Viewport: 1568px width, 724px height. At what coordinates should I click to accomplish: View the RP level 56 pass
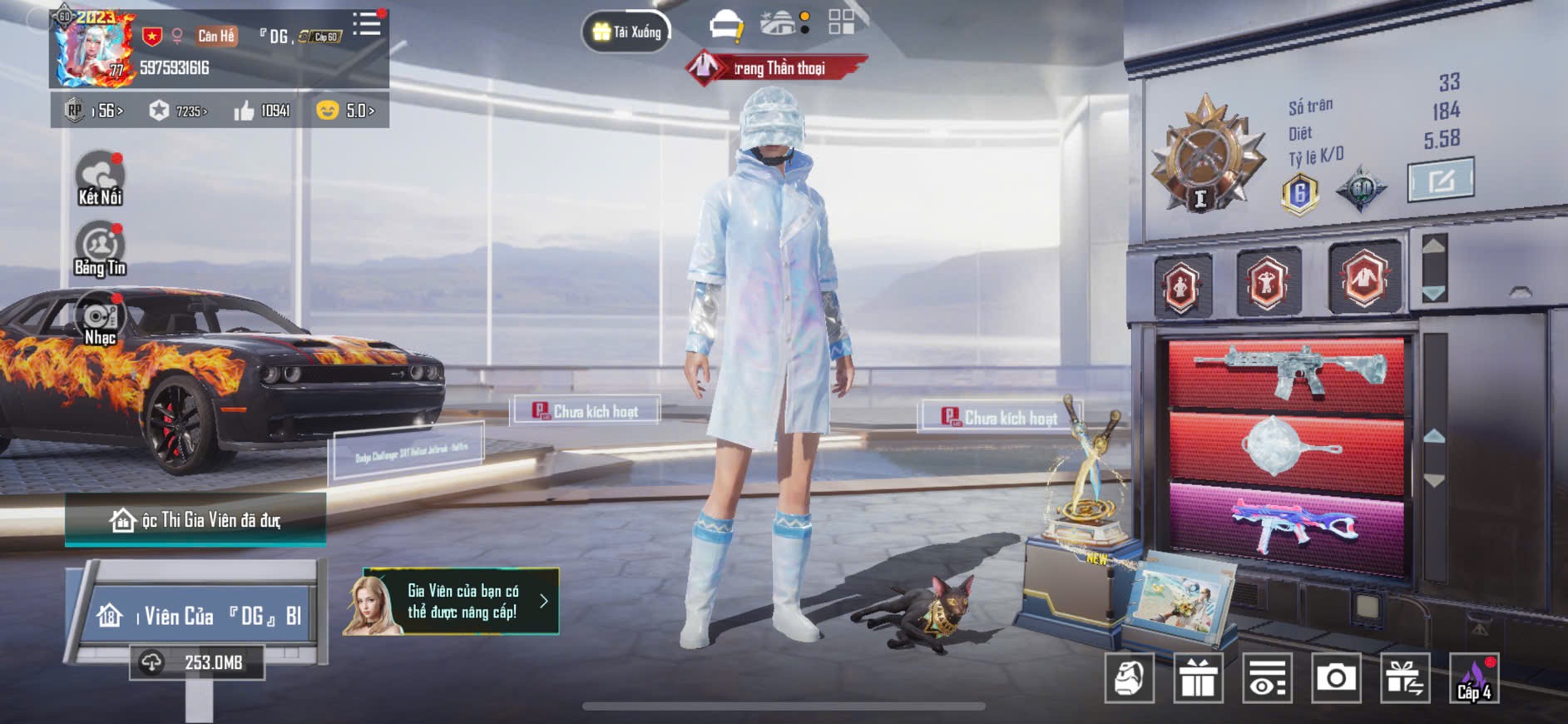(95, 111)
